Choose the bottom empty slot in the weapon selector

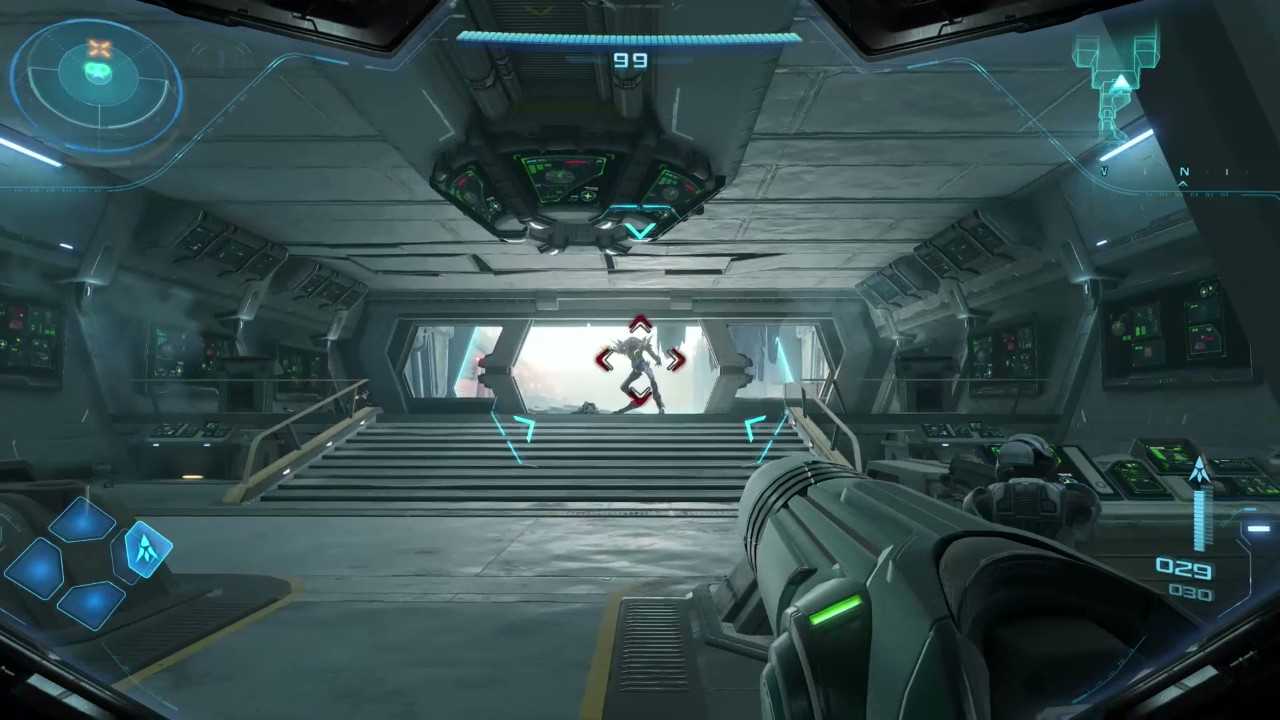click(x=90, y=603)
